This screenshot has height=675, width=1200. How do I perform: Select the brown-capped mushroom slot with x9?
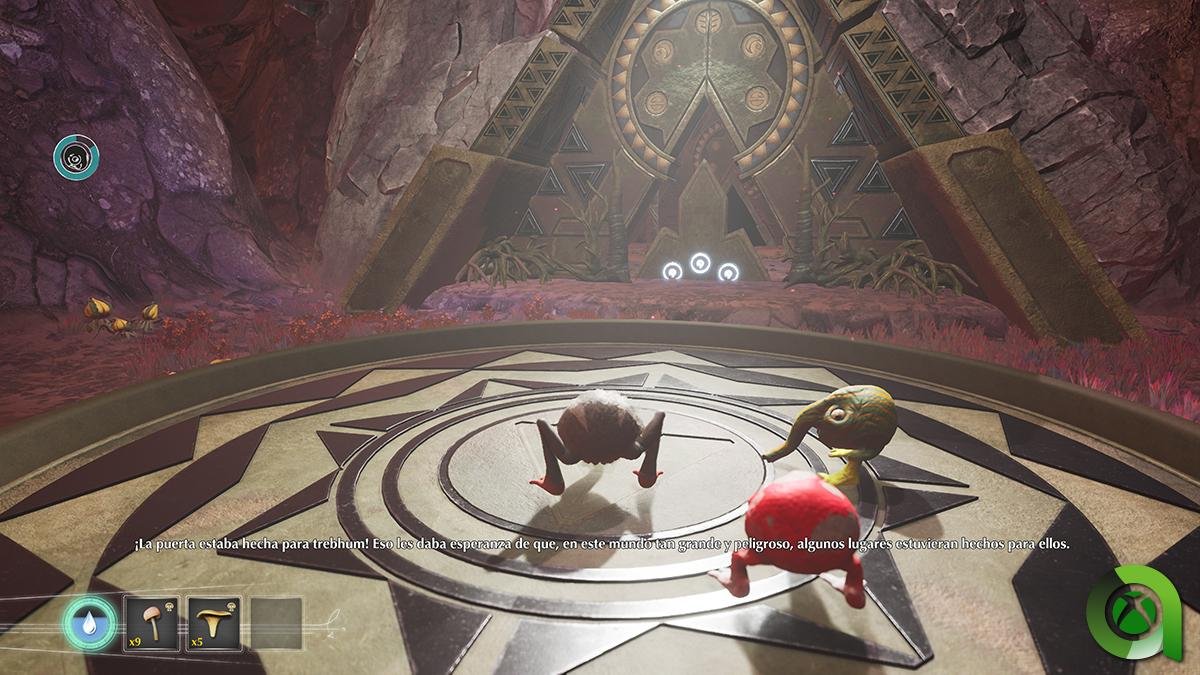click(x=152, y=624)
